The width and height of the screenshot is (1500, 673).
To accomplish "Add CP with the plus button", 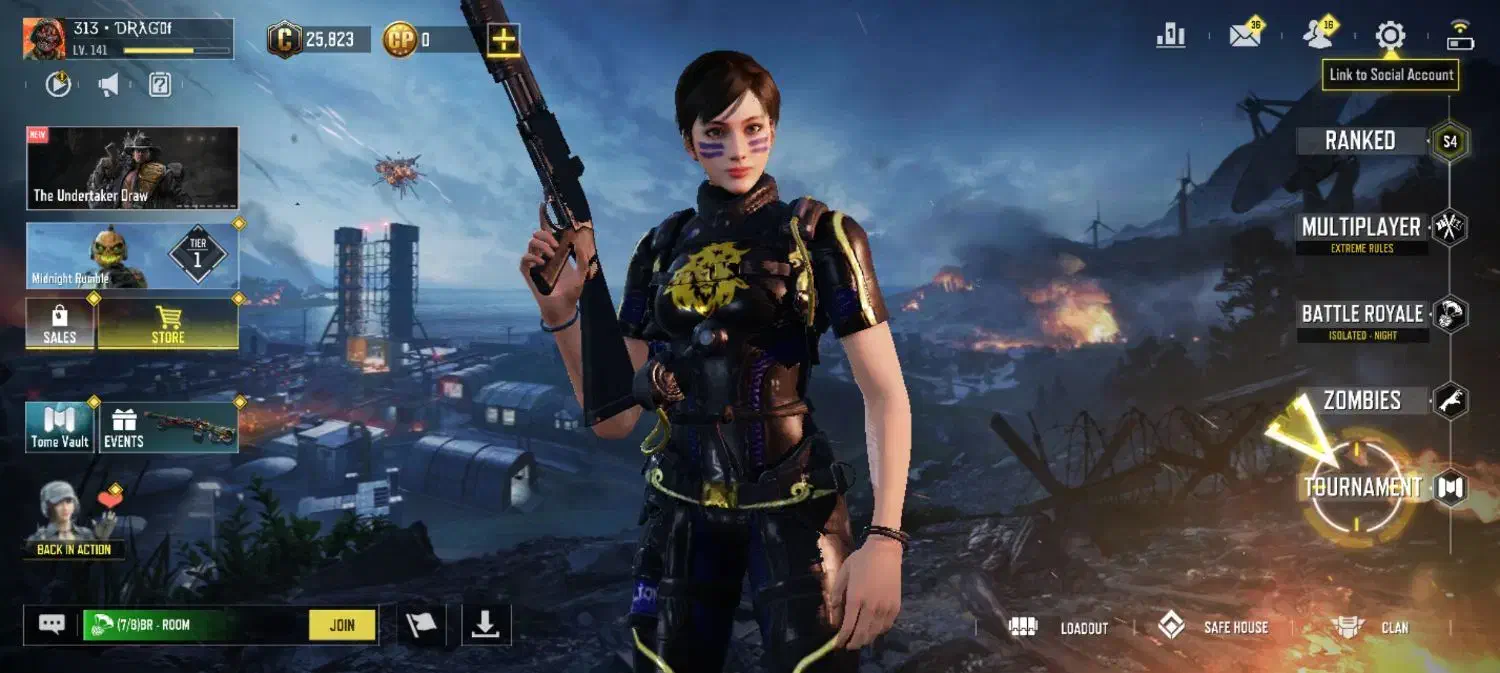I will click(x=503, y=40).
